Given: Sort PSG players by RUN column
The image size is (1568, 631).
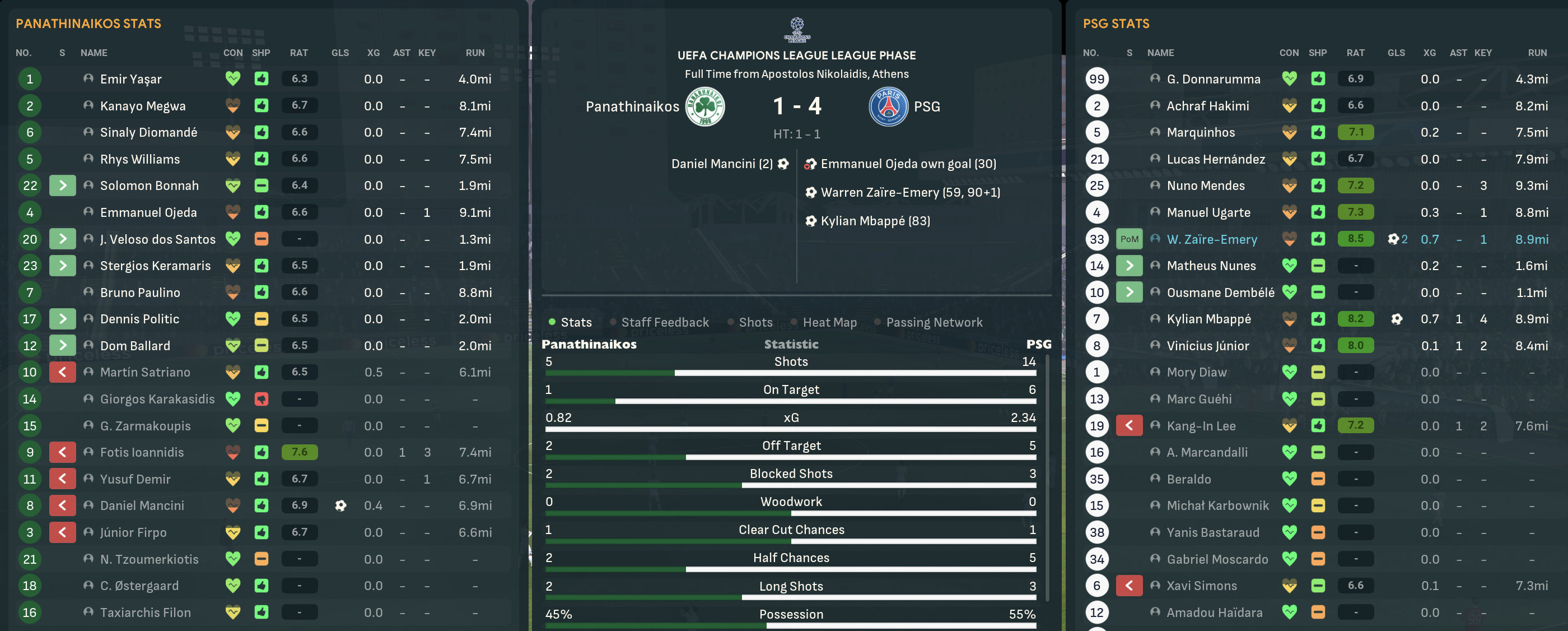Looking at the screenshot, I should coord(1536,53).
